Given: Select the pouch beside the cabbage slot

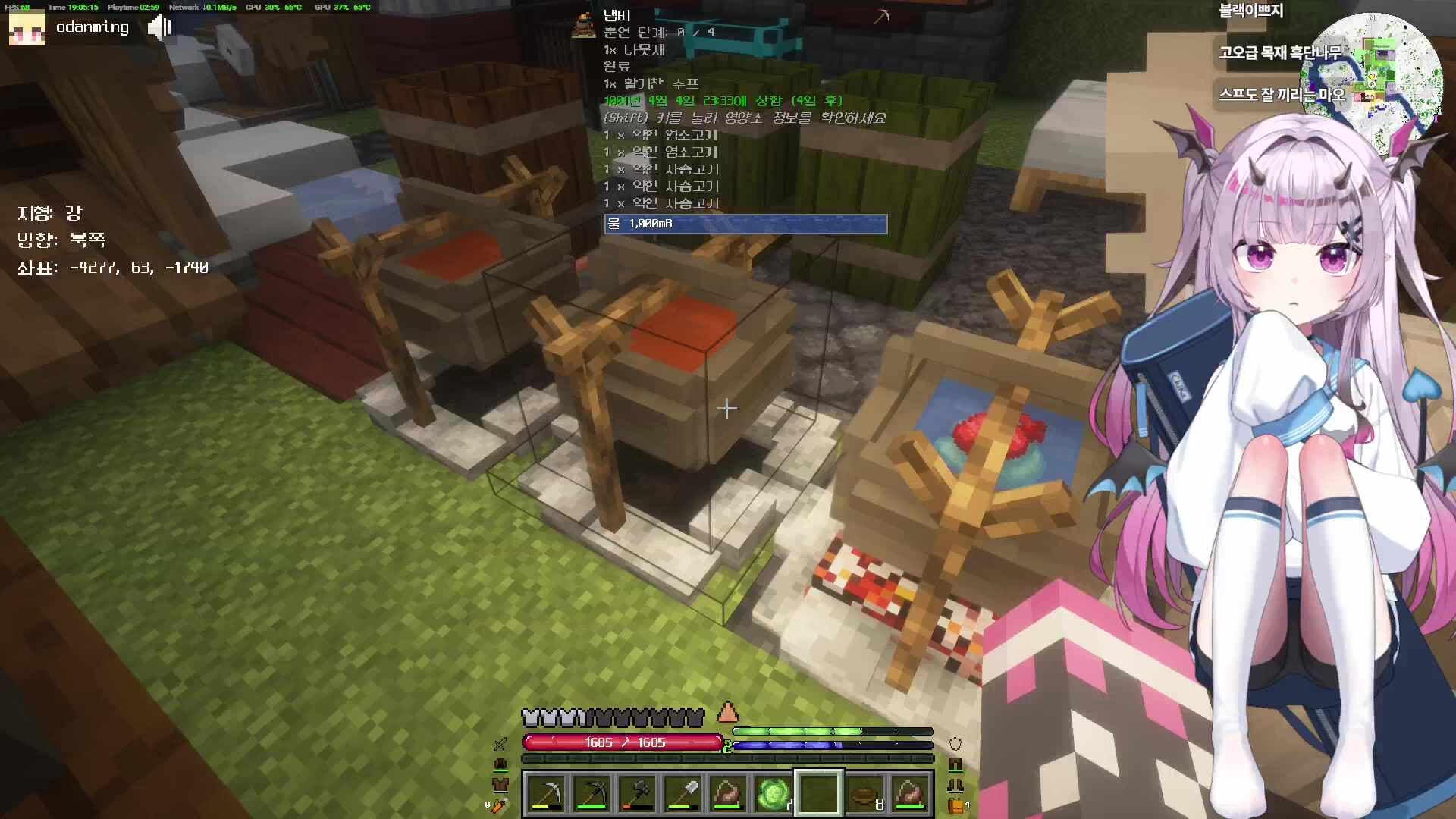Looking at the screenshot, I should pos(728,794).
